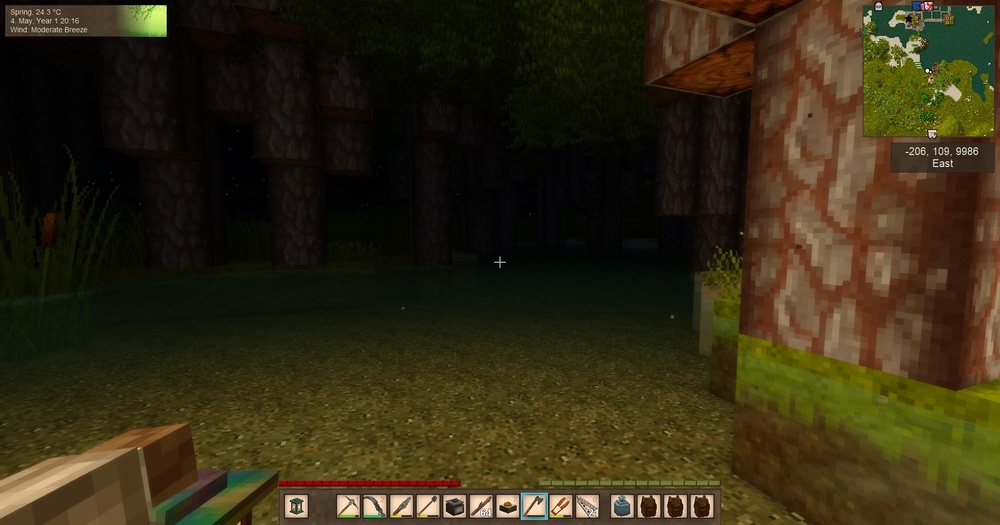The width and height of the screenshot is (1000, 525).
Task: Click the lantern off-hand slot
Action: coord(297,507)
